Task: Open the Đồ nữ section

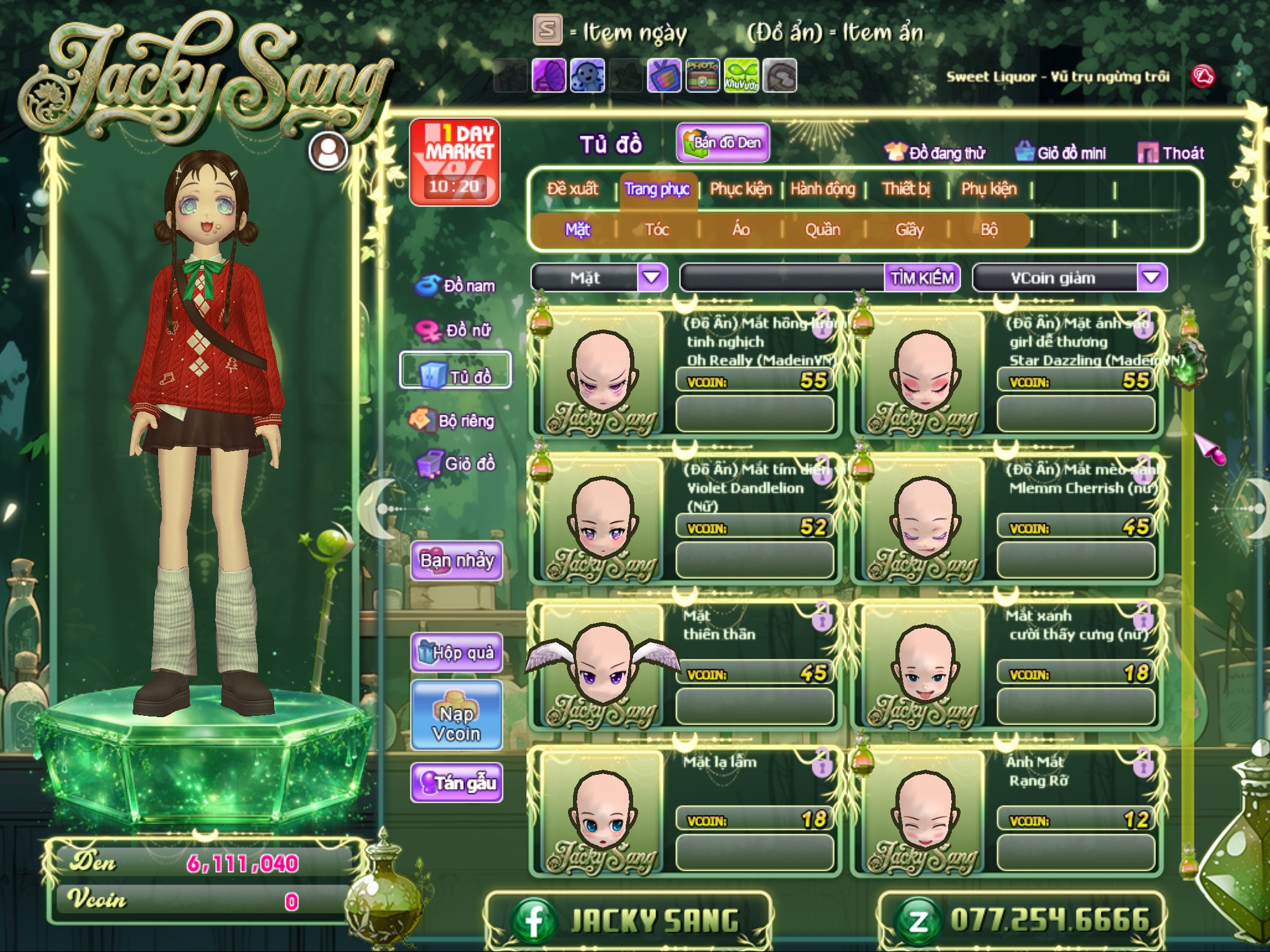Action: (456, 330)
